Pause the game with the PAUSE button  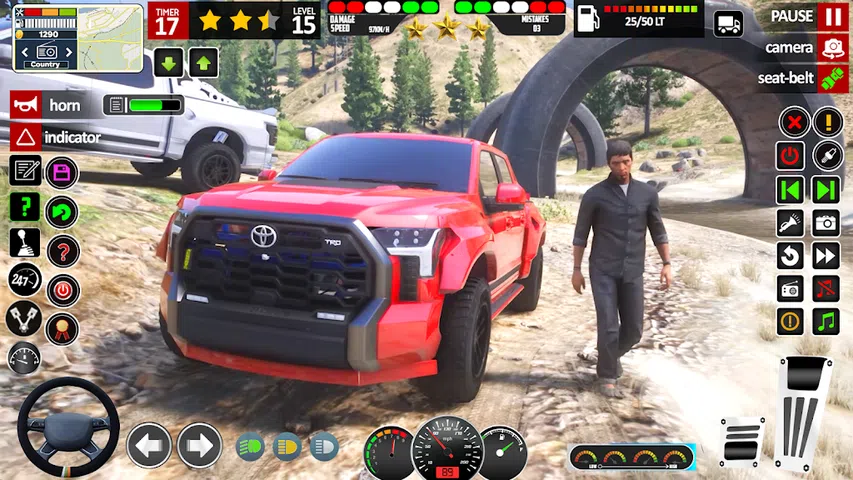[831, 16]
